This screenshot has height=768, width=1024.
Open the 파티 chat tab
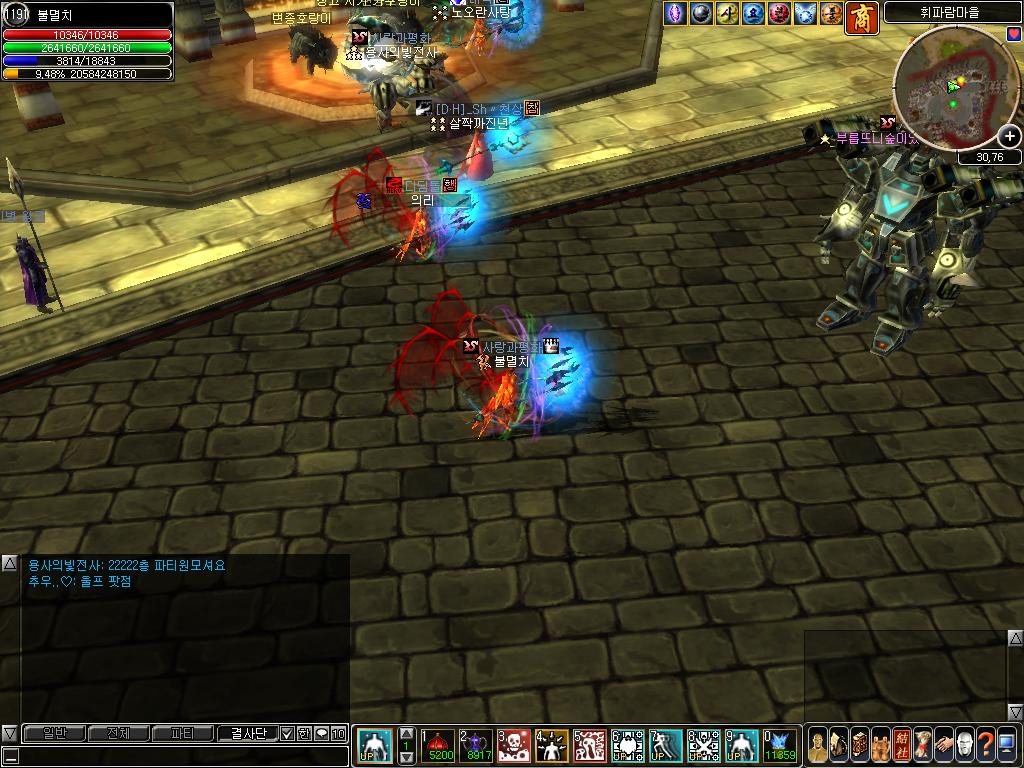182,734
